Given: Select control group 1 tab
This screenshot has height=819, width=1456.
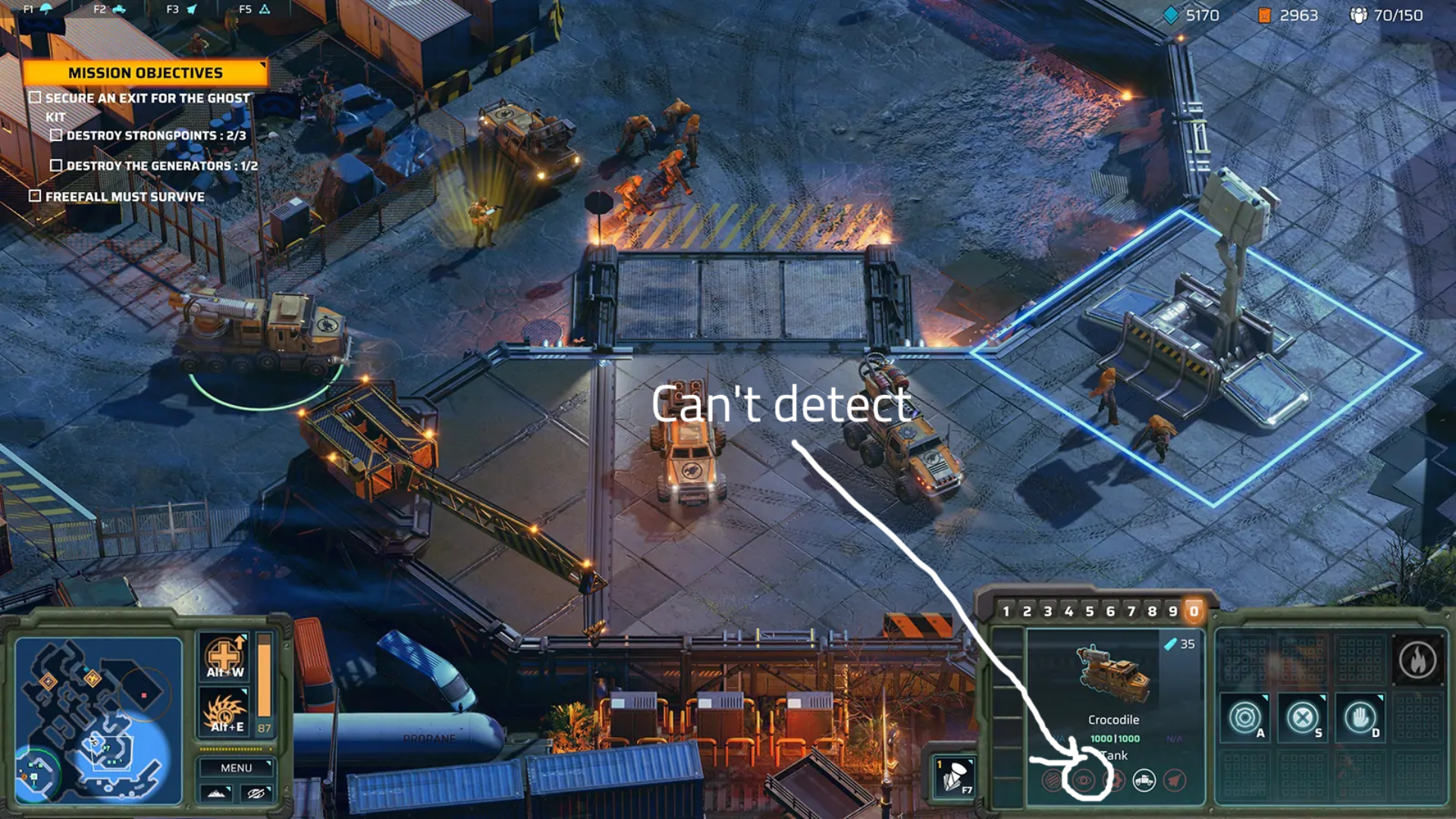Looking at the screenshot, I should point(1006,611).
